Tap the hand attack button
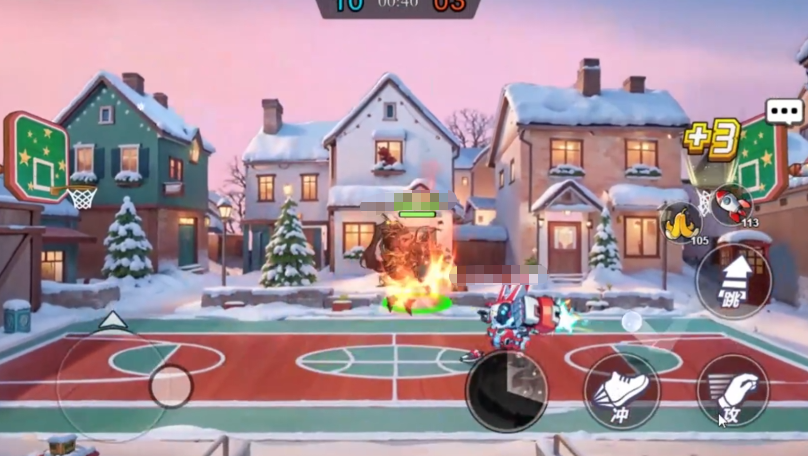Image resolution: width=808 pixels, height=456 pixels. [x=732, y=391]
